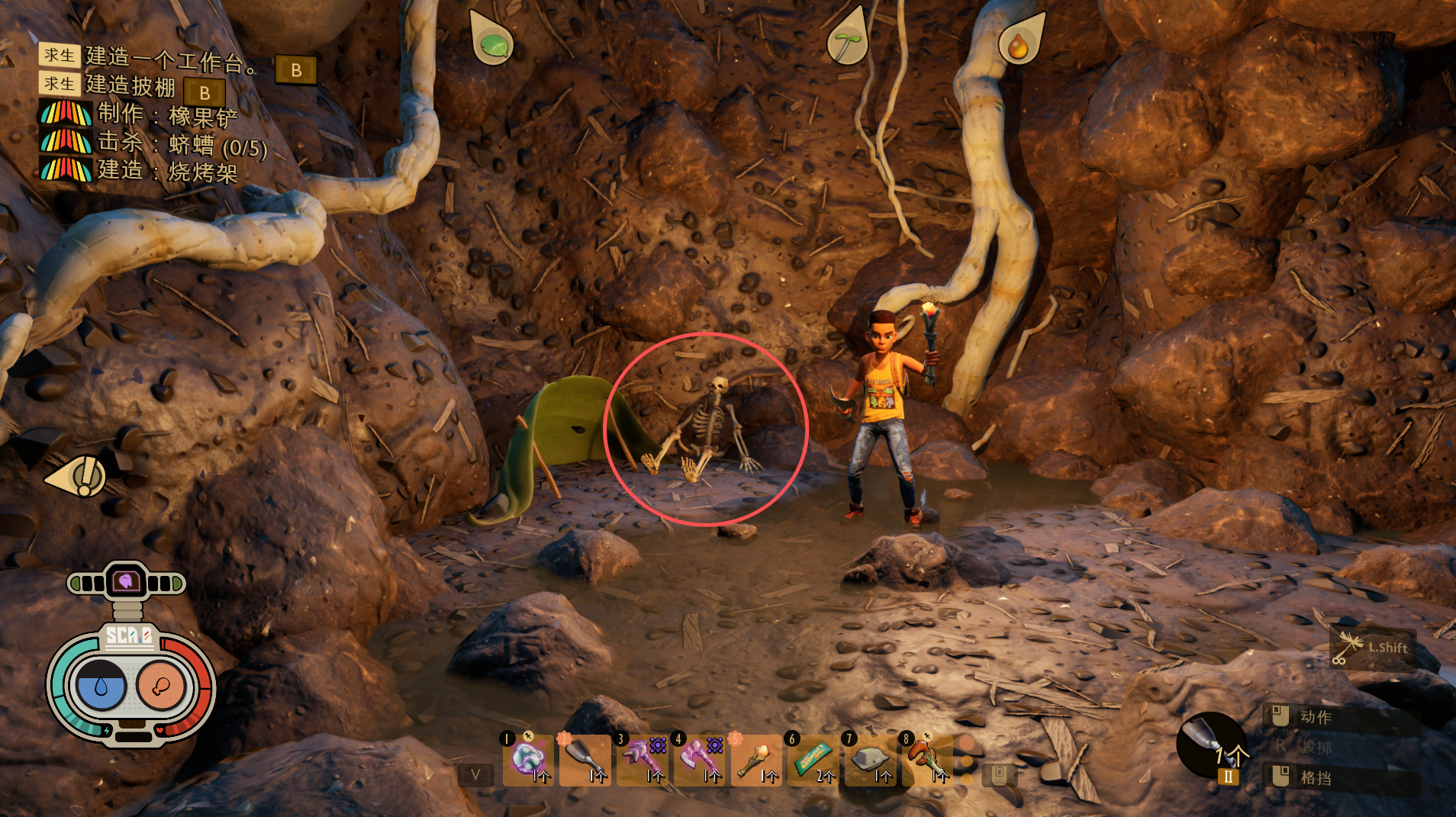Open the 击杀：蛴螬 (0/5) quest
The width and height of the screenshot is (1456, 817).
coord(182,144)
